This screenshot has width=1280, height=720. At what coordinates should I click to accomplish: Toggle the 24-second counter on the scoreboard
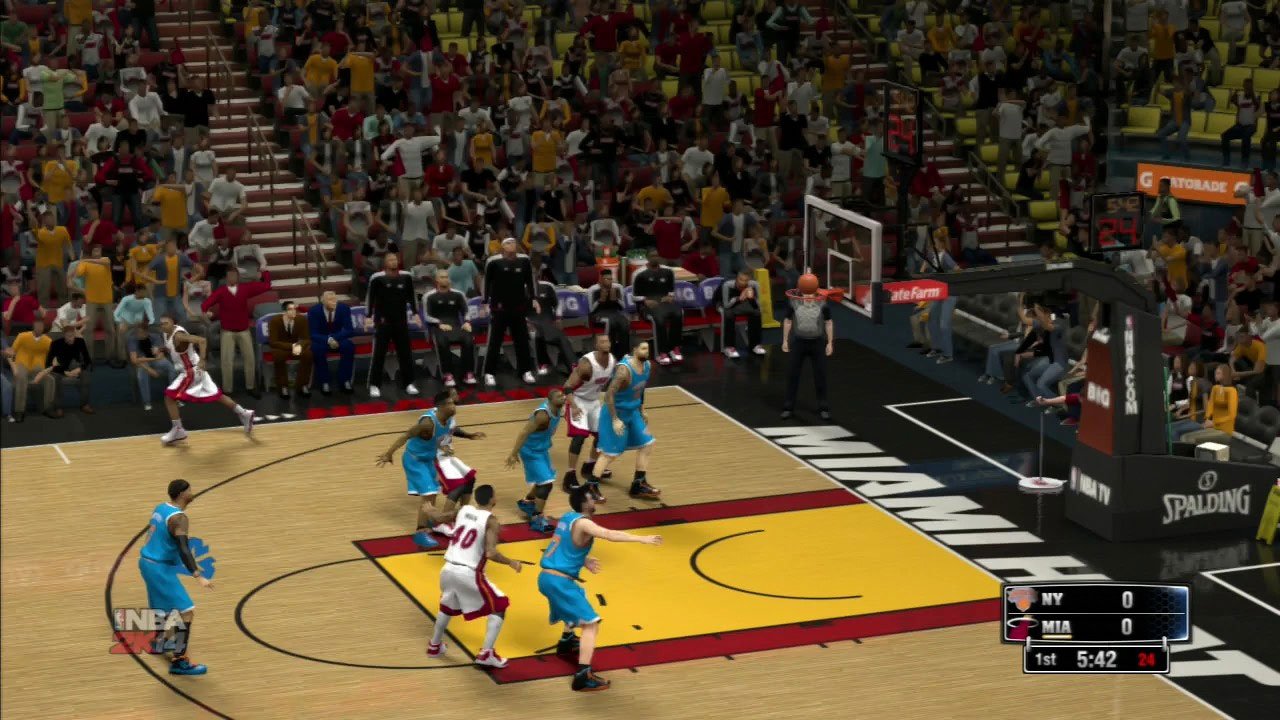[1146, 659]
